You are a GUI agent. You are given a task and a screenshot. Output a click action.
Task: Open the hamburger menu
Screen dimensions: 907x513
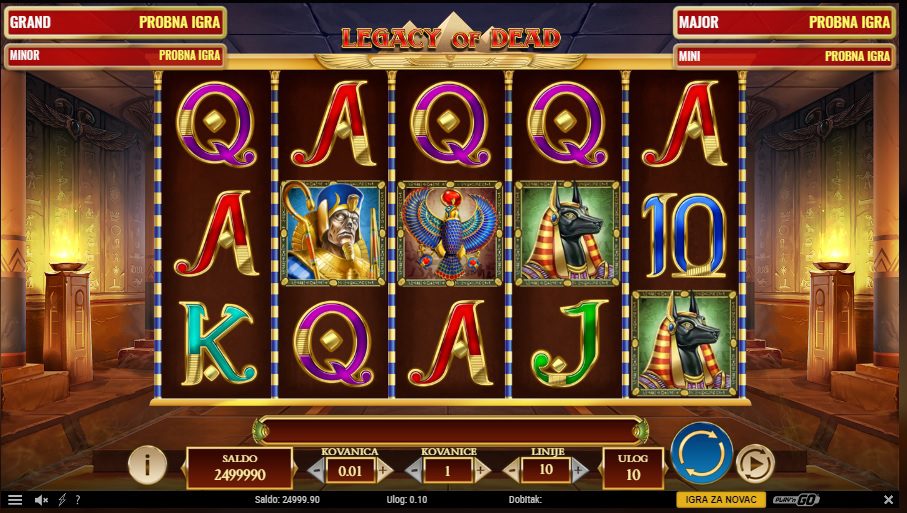15,499
